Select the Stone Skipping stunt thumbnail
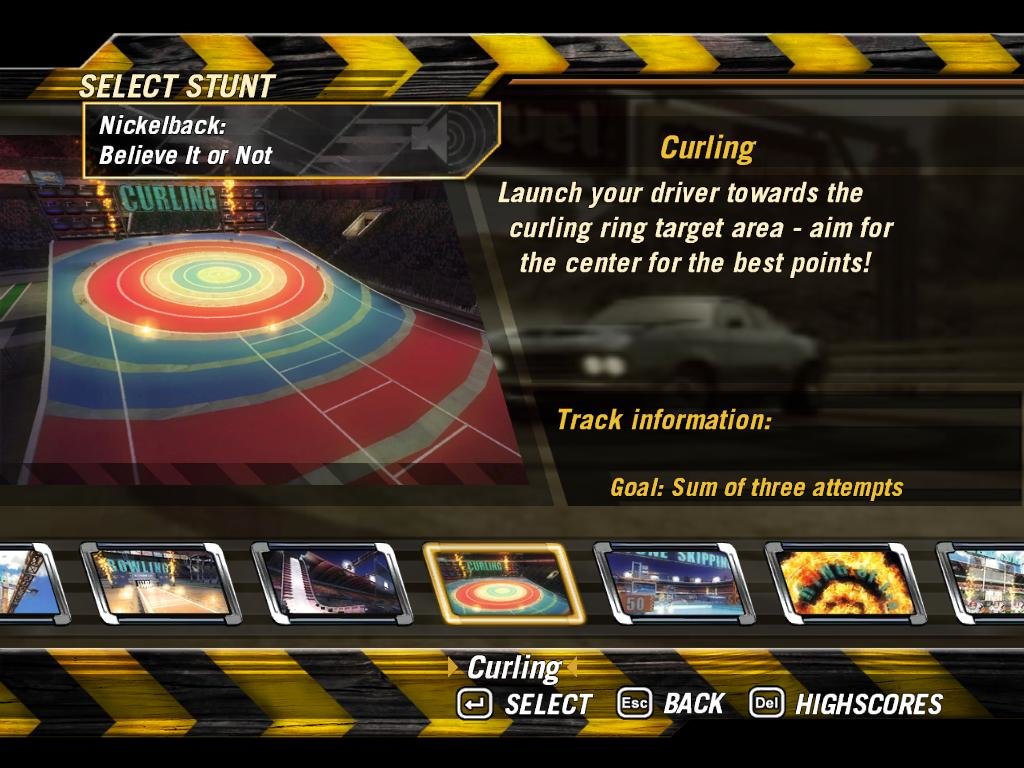The image size is (1024, 768). (x=672, y=583)
